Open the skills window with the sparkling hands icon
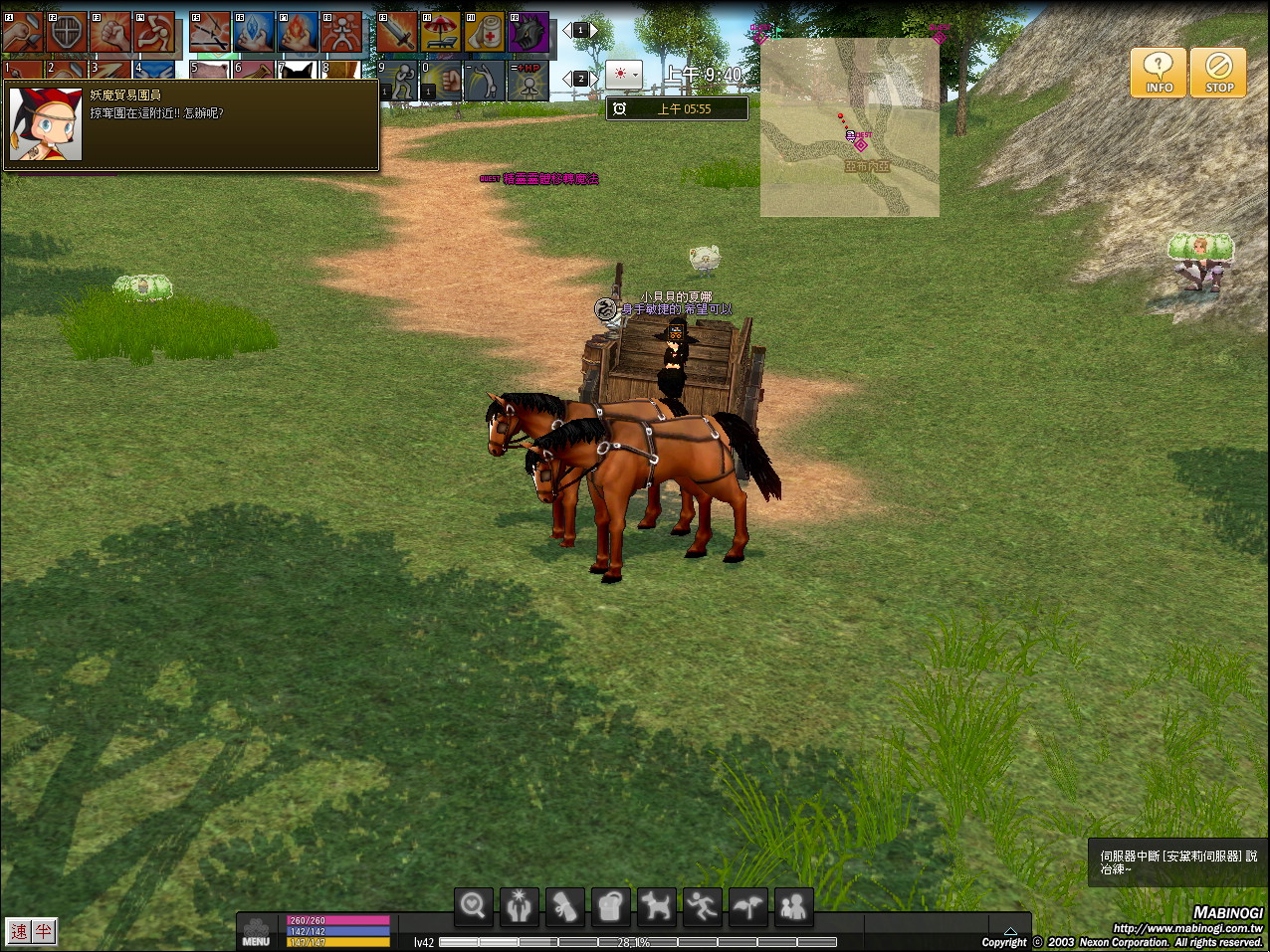The width and height of the screenshot is (1270, 952). coord(519,906)
